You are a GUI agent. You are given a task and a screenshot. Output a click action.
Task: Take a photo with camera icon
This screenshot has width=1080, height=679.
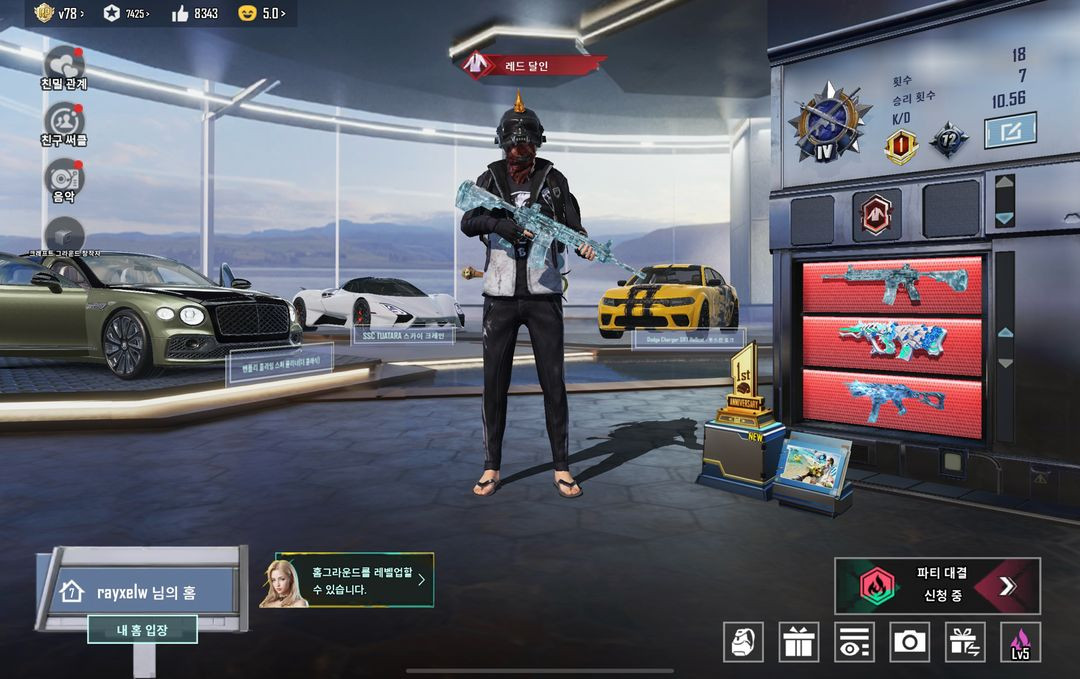pyautogui.click(x=909, y=642)
